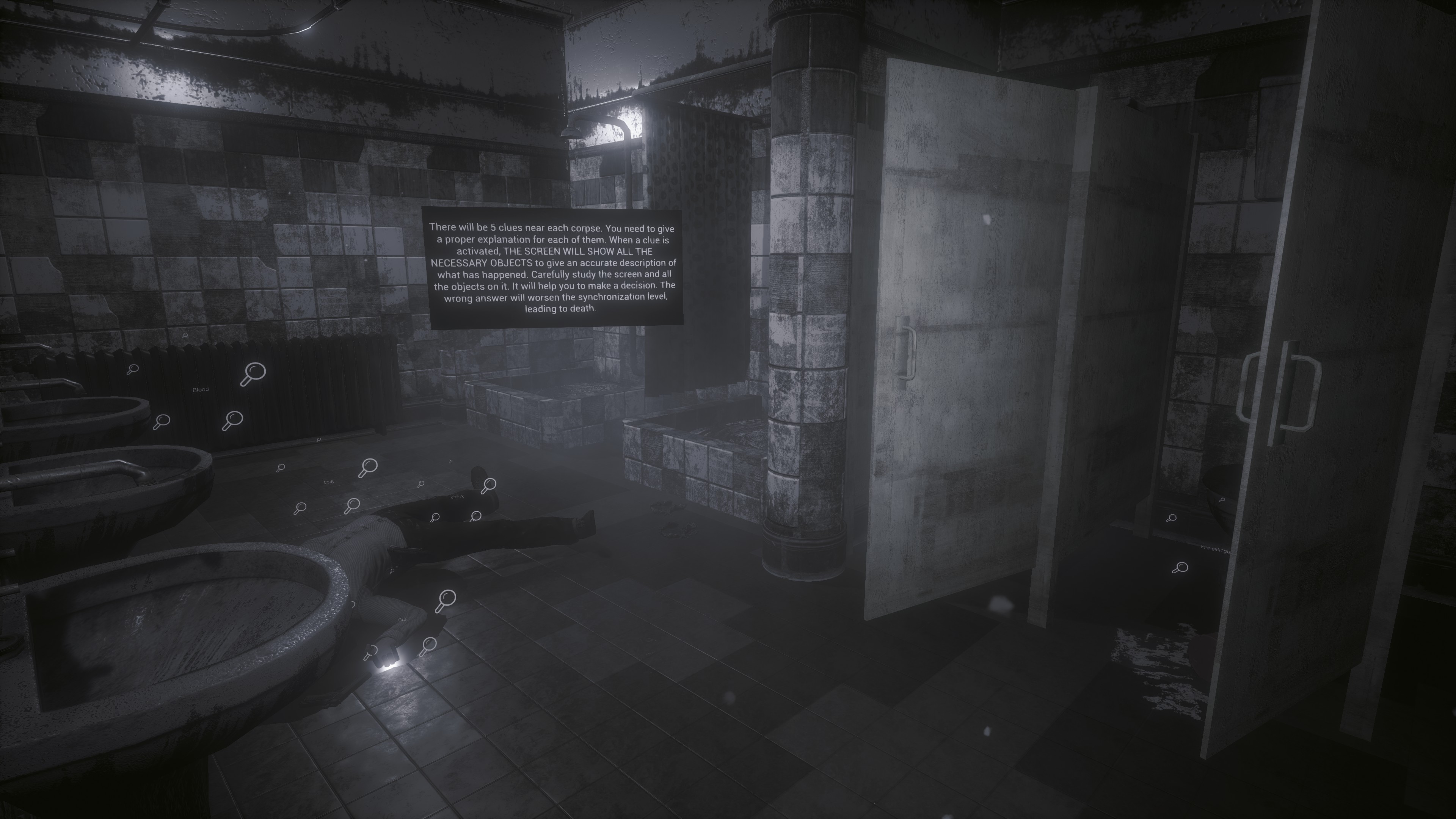Inspect the magnifier clue near the shower curtain

point(450,462)
